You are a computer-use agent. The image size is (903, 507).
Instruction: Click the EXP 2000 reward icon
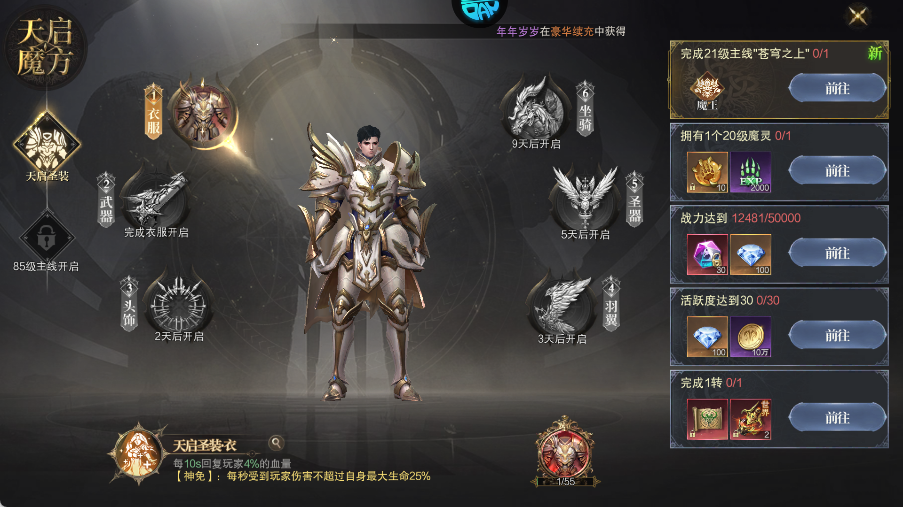(750, 171)
